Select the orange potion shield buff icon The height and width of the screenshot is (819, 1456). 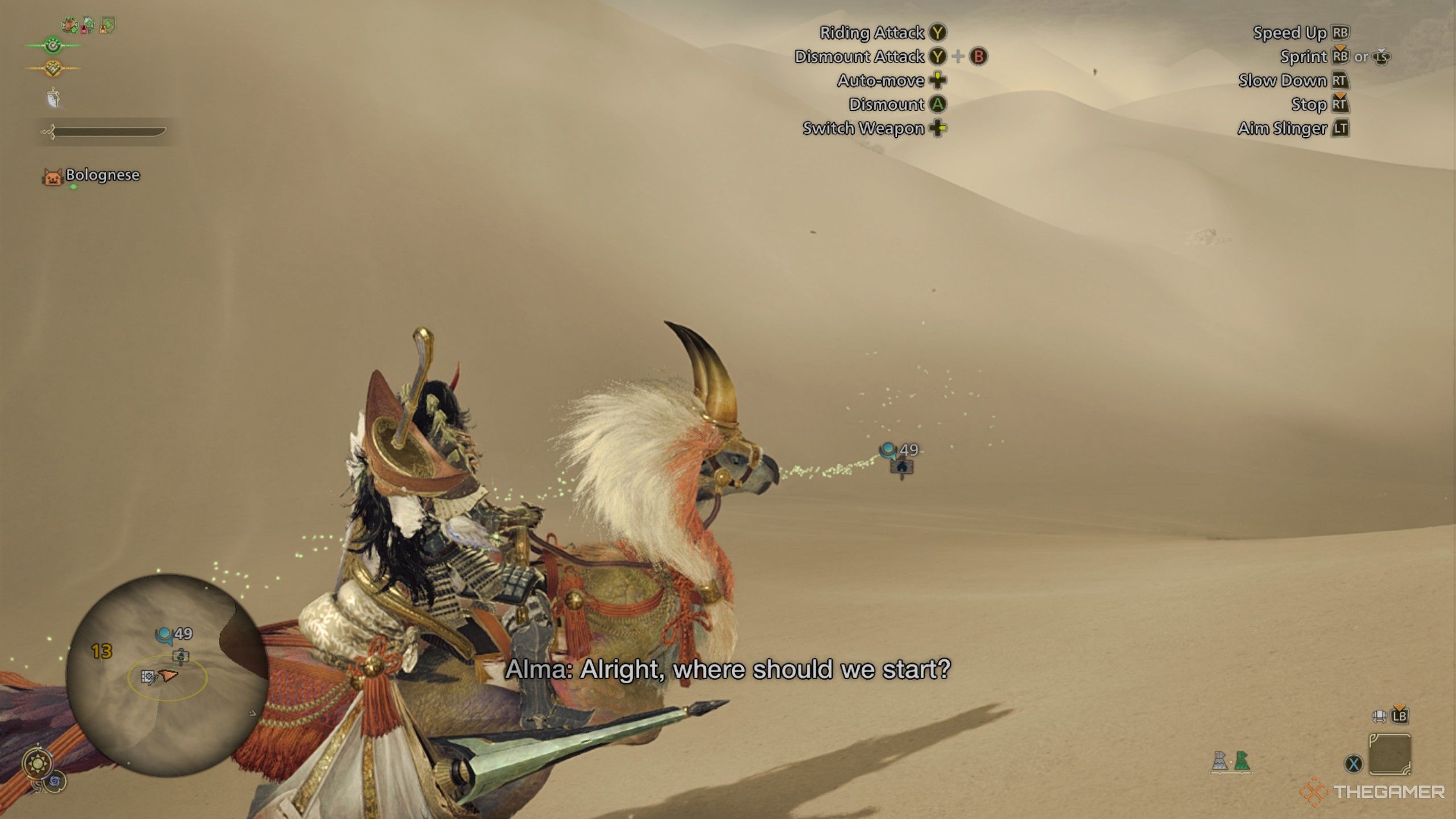(x=107, y=25)
